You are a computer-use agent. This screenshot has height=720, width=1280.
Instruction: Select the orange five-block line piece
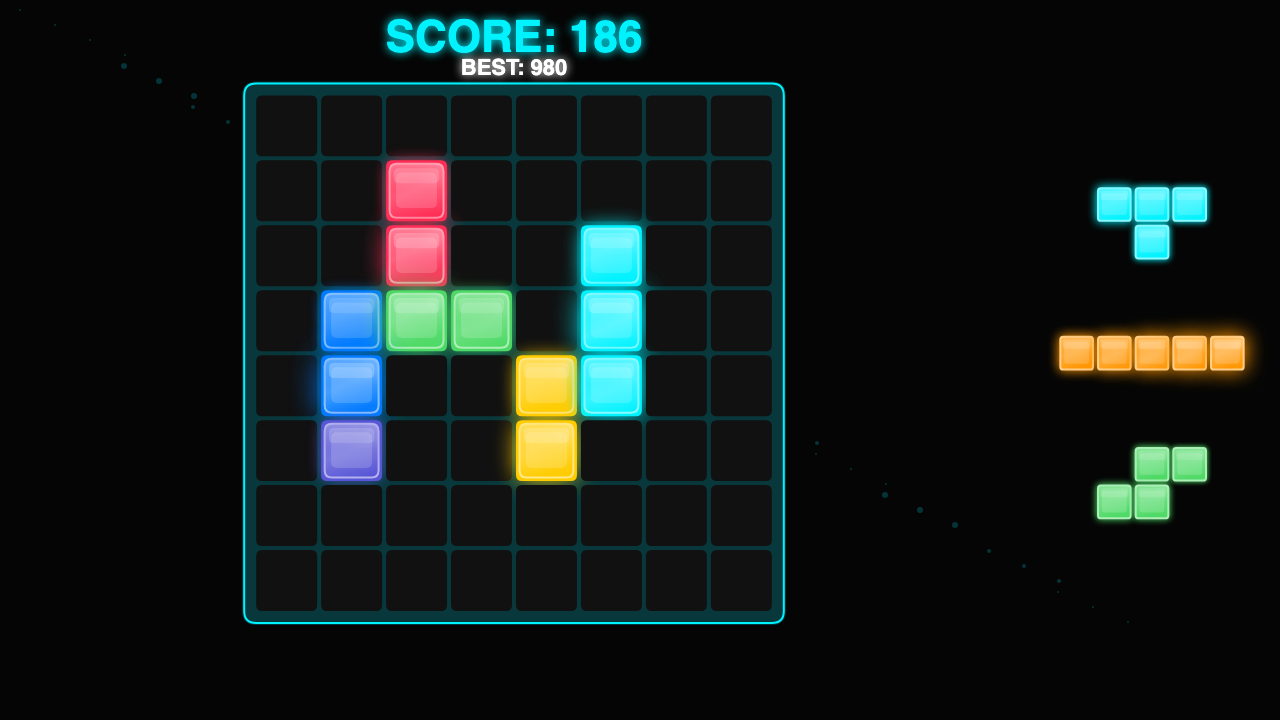pyautogui.click(x=1151, y=353)
